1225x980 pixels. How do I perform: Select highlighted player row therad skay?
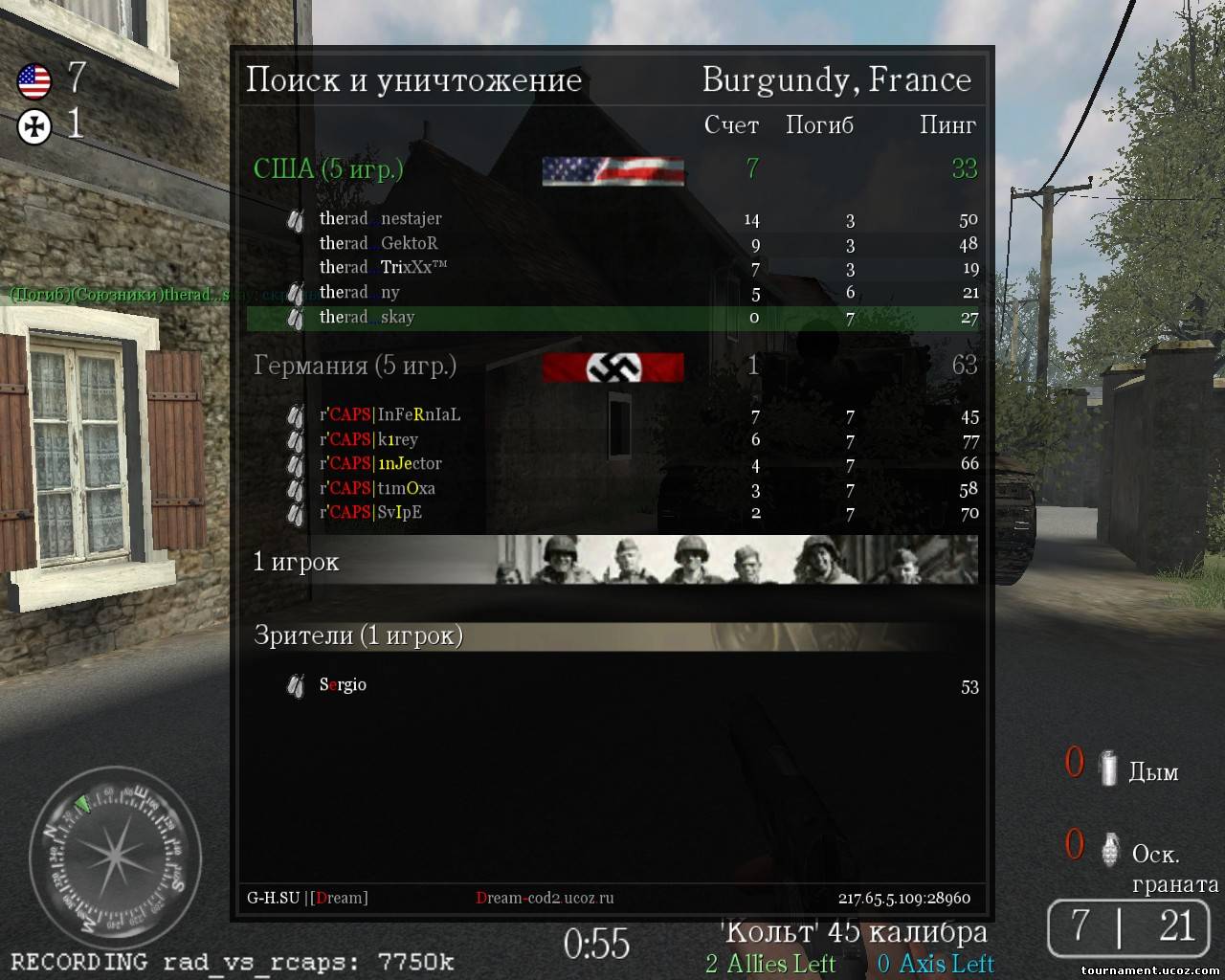pos(612,318)
